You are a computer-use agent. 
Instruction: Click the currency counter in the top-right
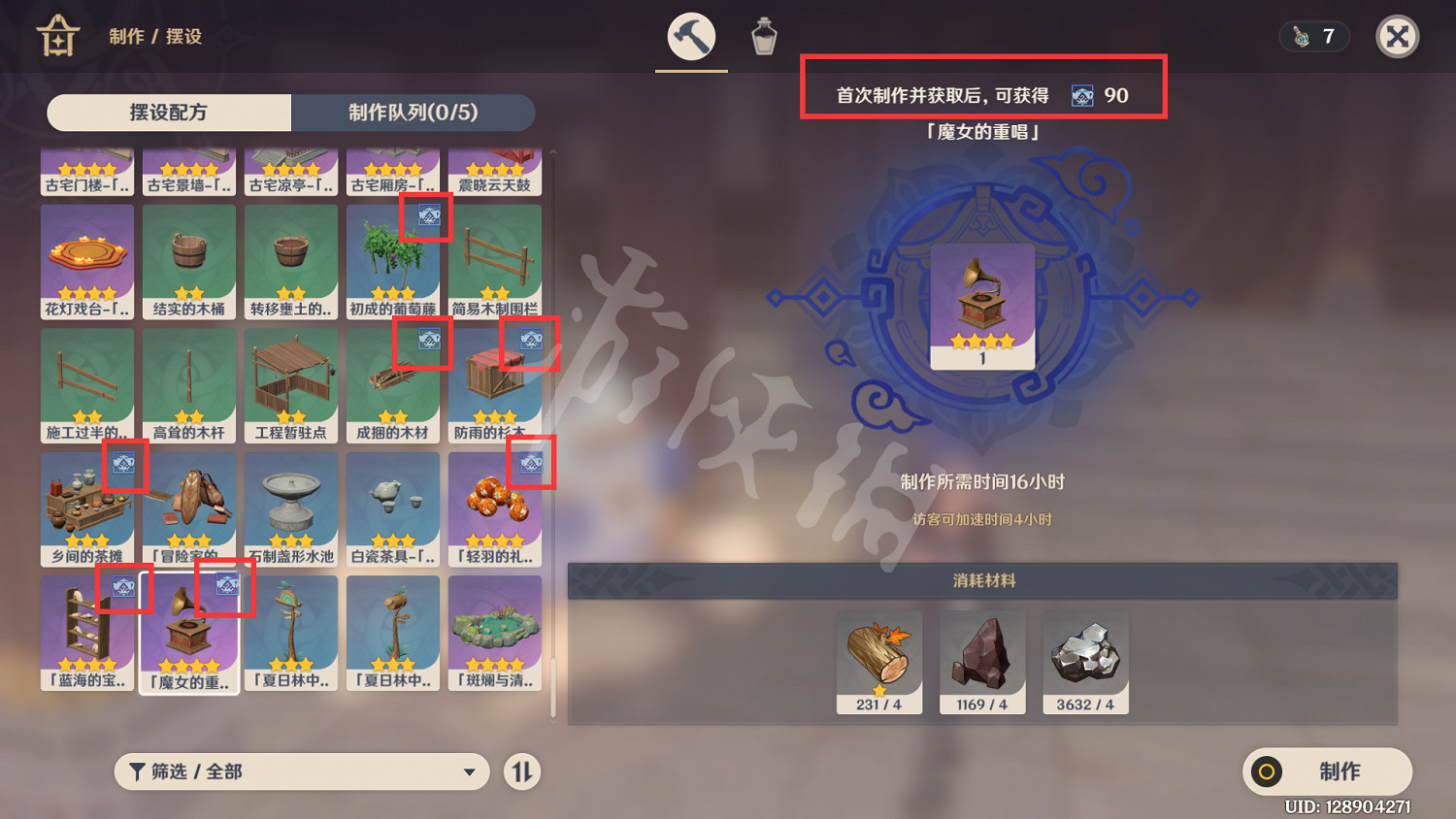[1314, 36]
